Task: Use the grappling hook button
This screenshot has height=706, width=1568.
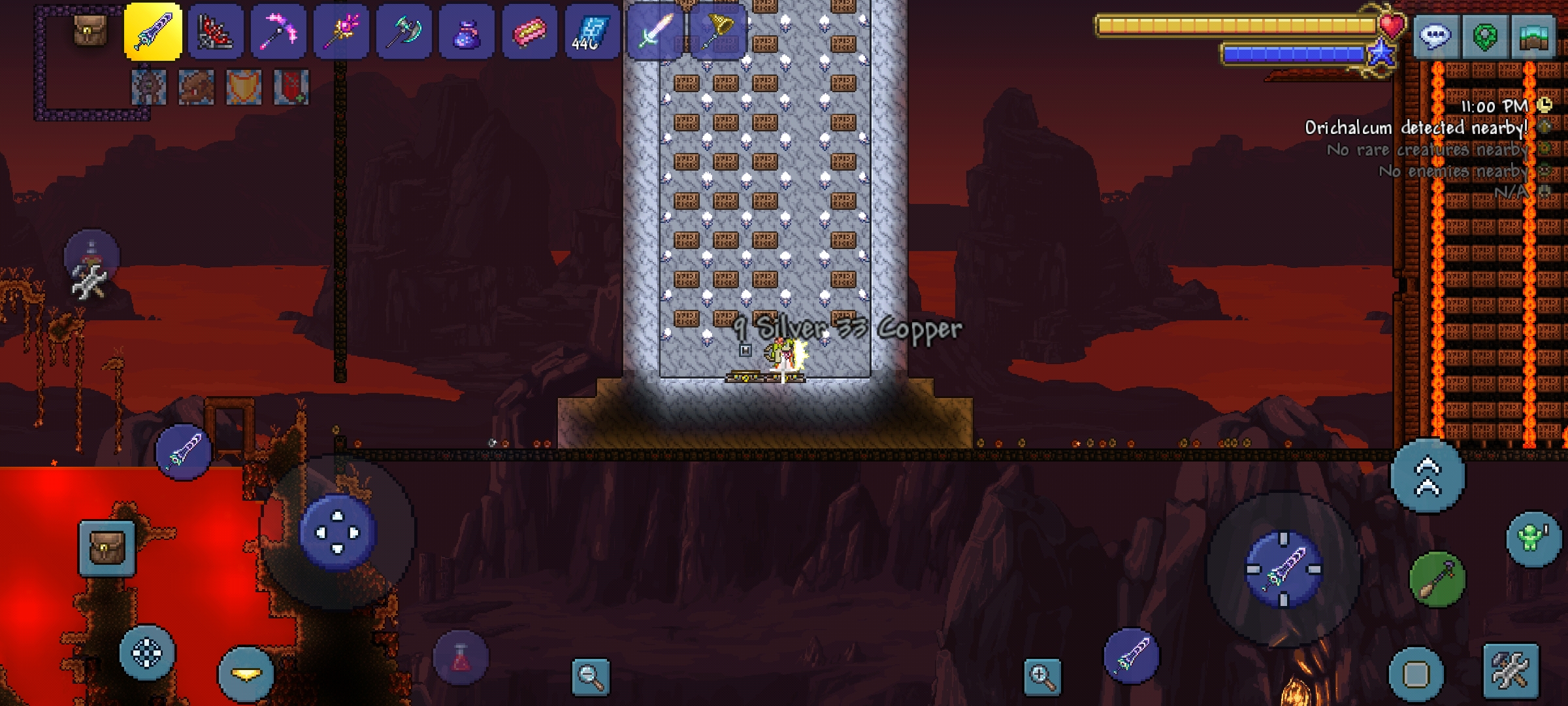Action: [1437, 579]
